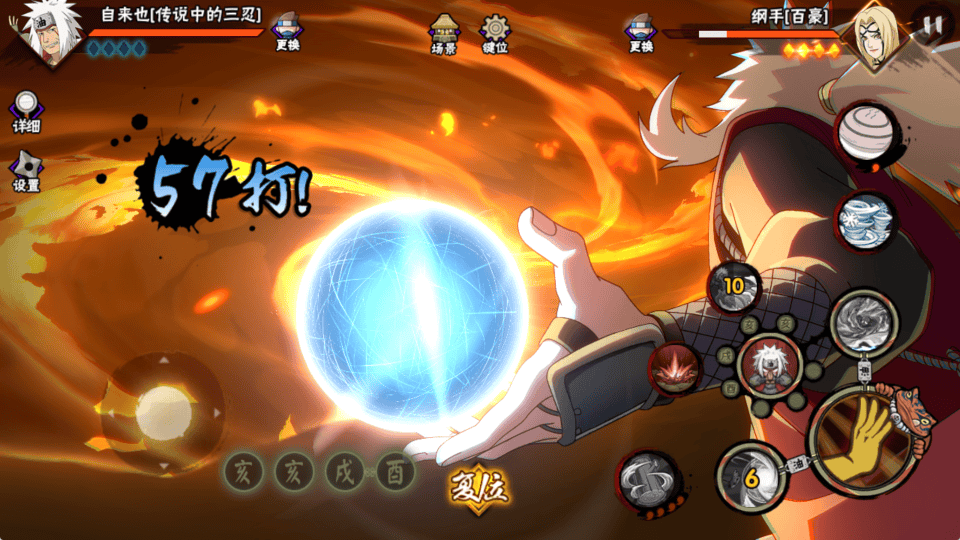Open the 键位 key layout settings

495,33
